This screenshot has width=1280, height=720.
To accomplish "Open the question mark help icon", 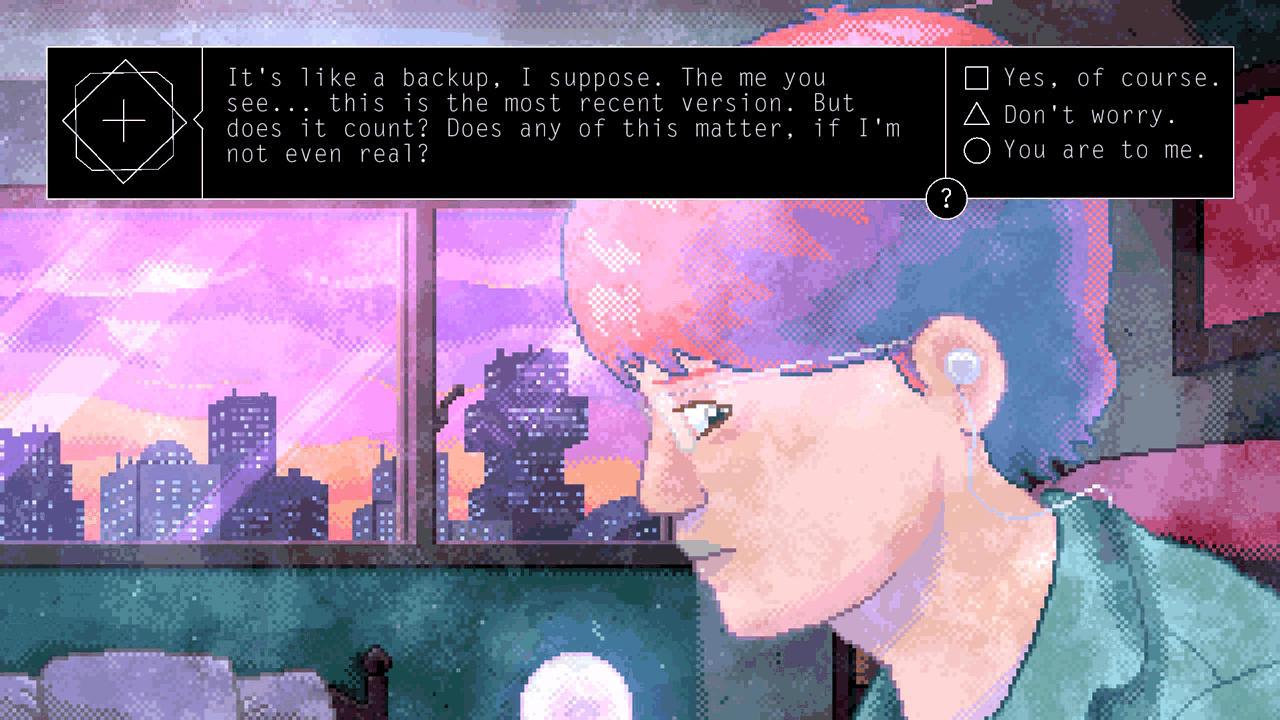I will pyautogui.click(x=945, y=196).
